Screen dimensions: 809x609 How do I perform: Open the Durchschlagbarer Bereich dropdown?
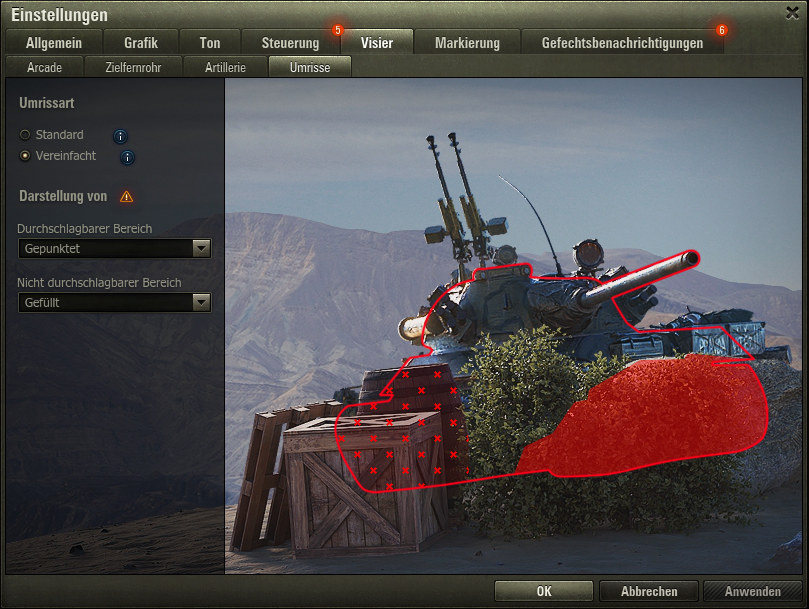pos(114,248)
